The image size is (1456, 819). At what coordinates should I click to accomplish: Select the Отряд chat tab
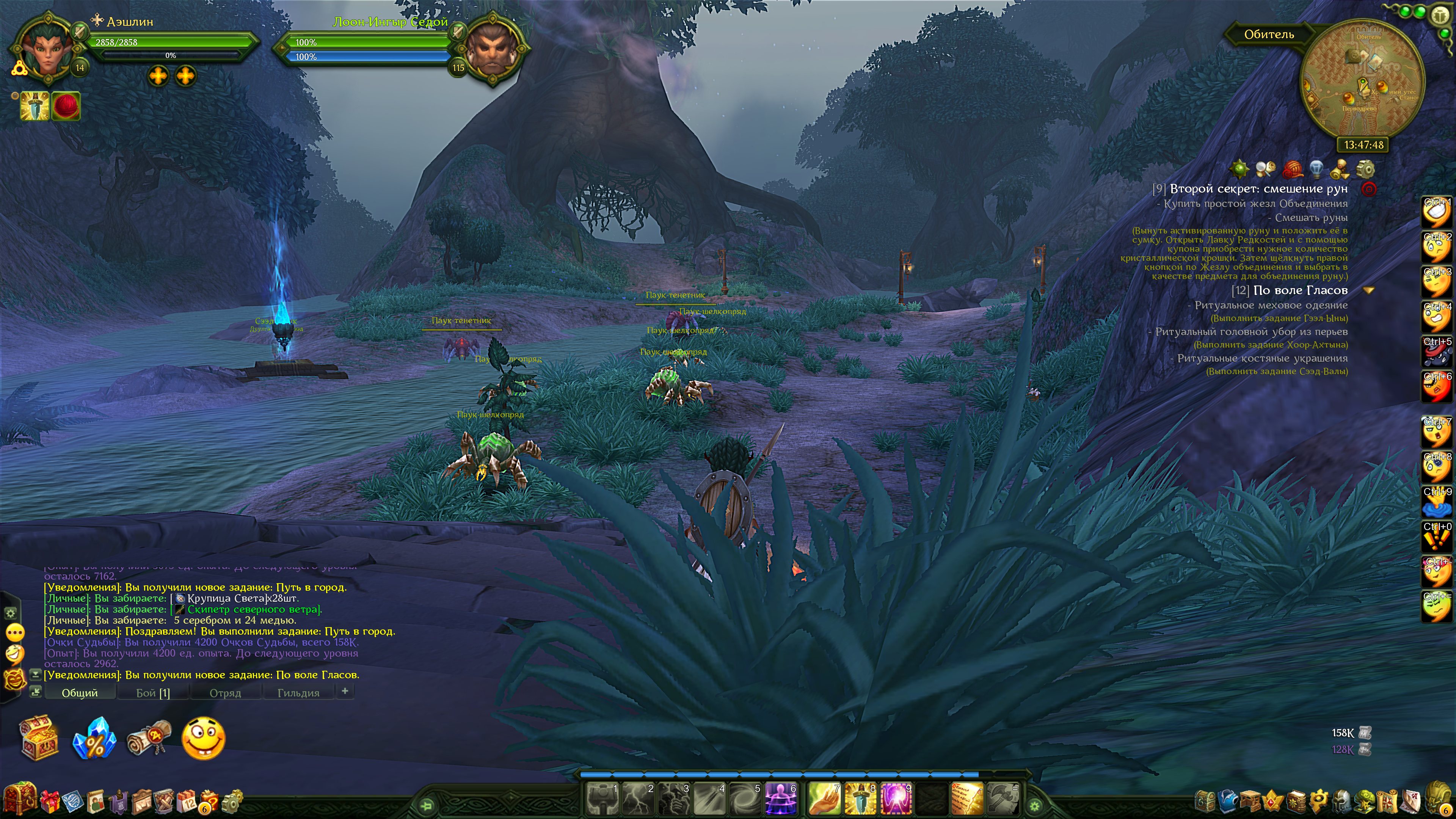point(225,692)
